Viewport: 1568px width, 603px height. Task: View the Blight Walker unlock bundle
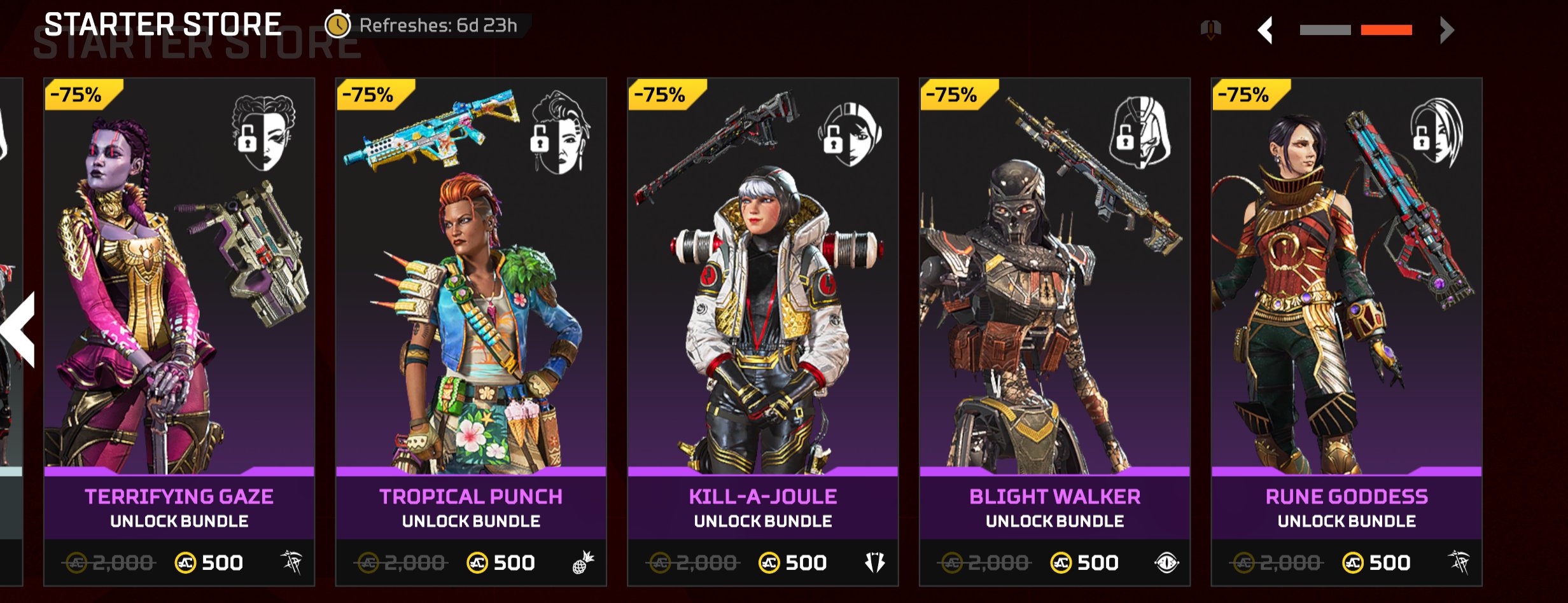click(1054, 331)
